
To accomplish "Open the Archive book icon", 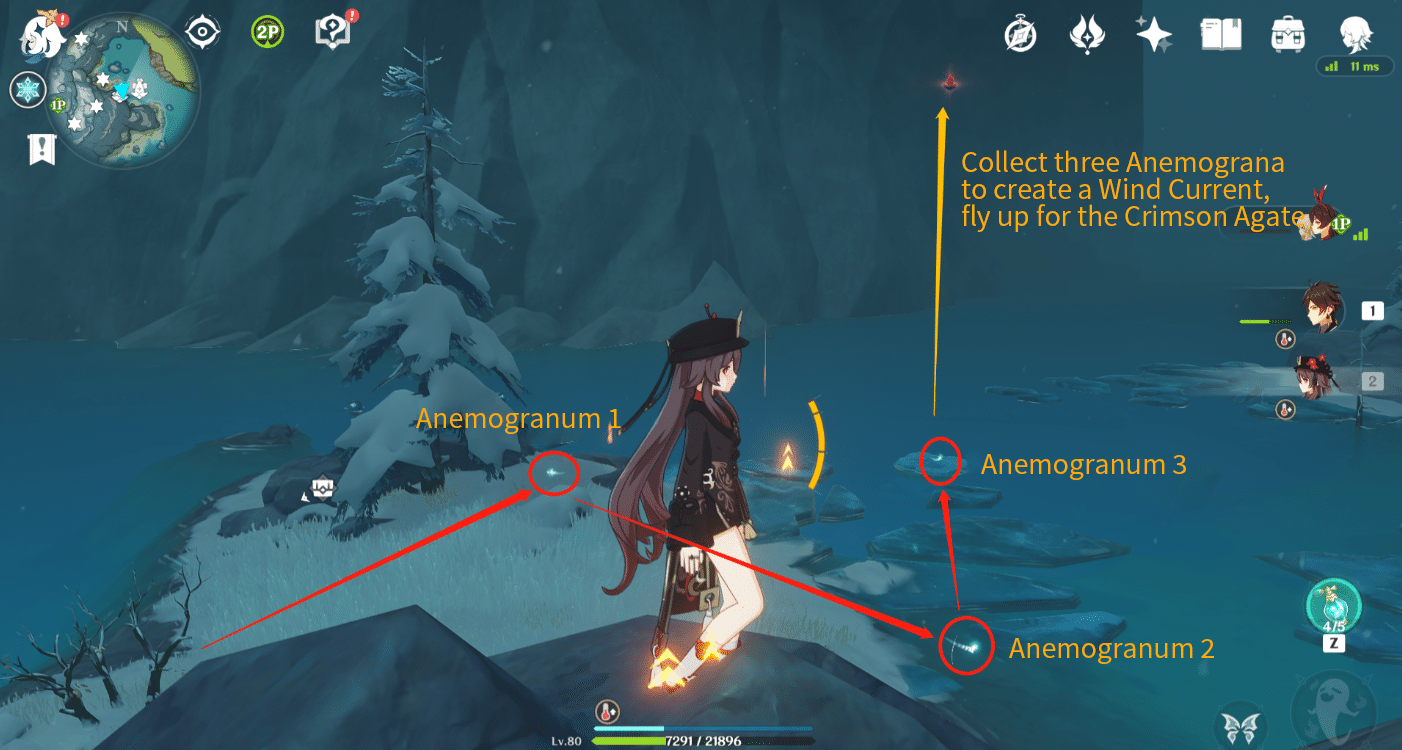I will click(x=1220, y=34).
